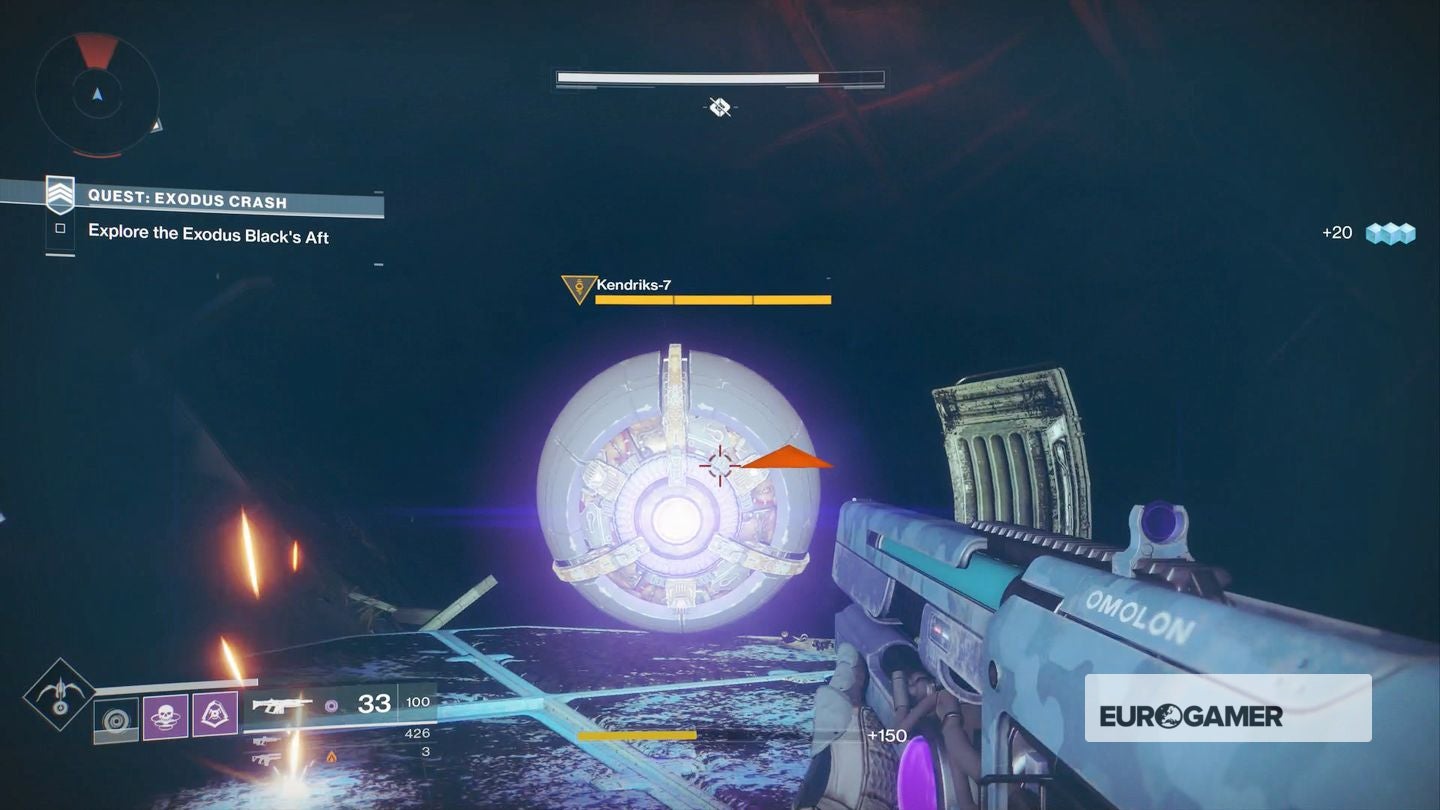
Task: Select the Kendriks-7 enemy nameplate
Action: [632, 284]
